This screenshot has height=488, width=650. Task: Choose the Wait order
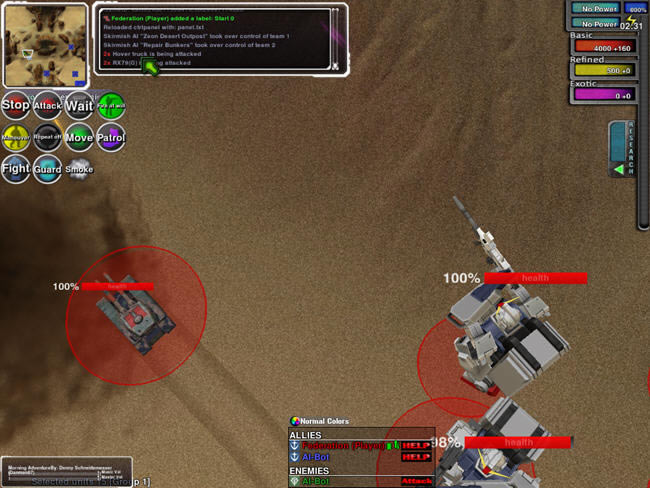point(79,105)
